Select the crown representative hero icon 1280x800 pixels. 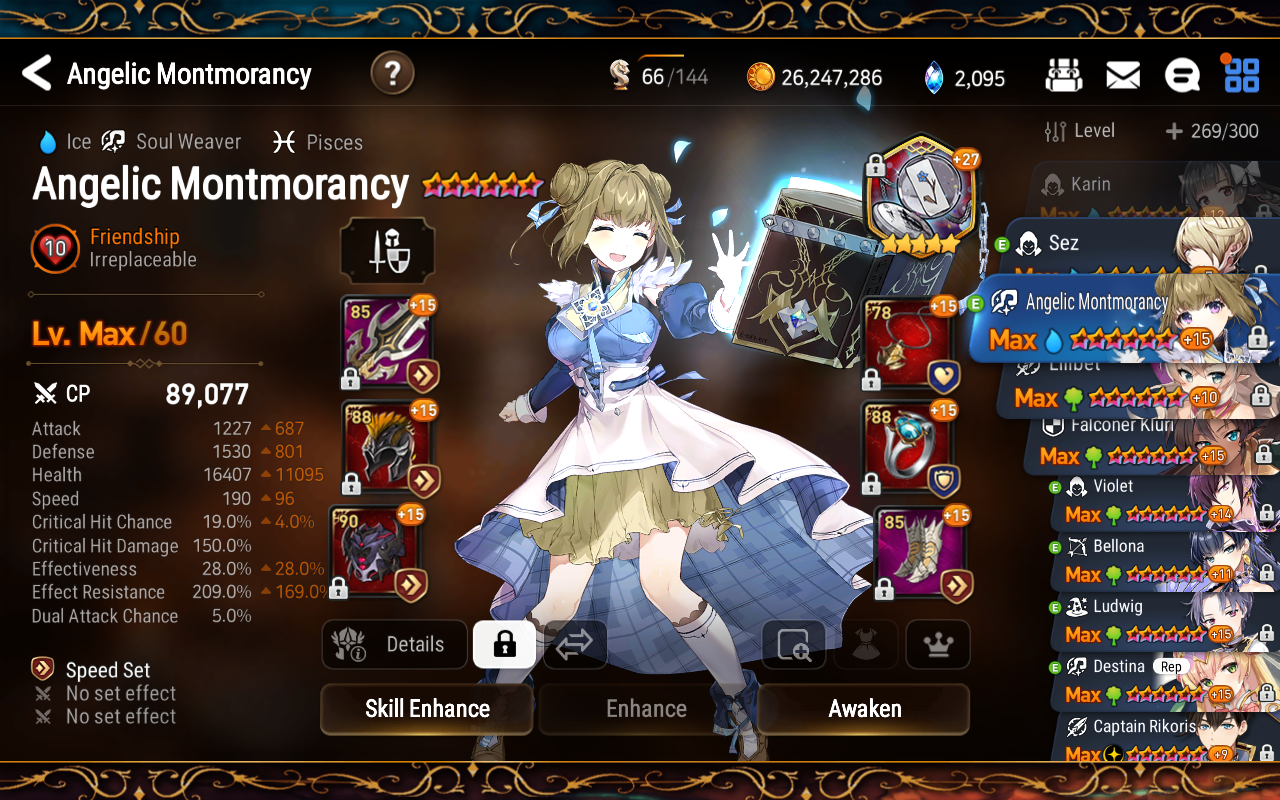(937, 644)
